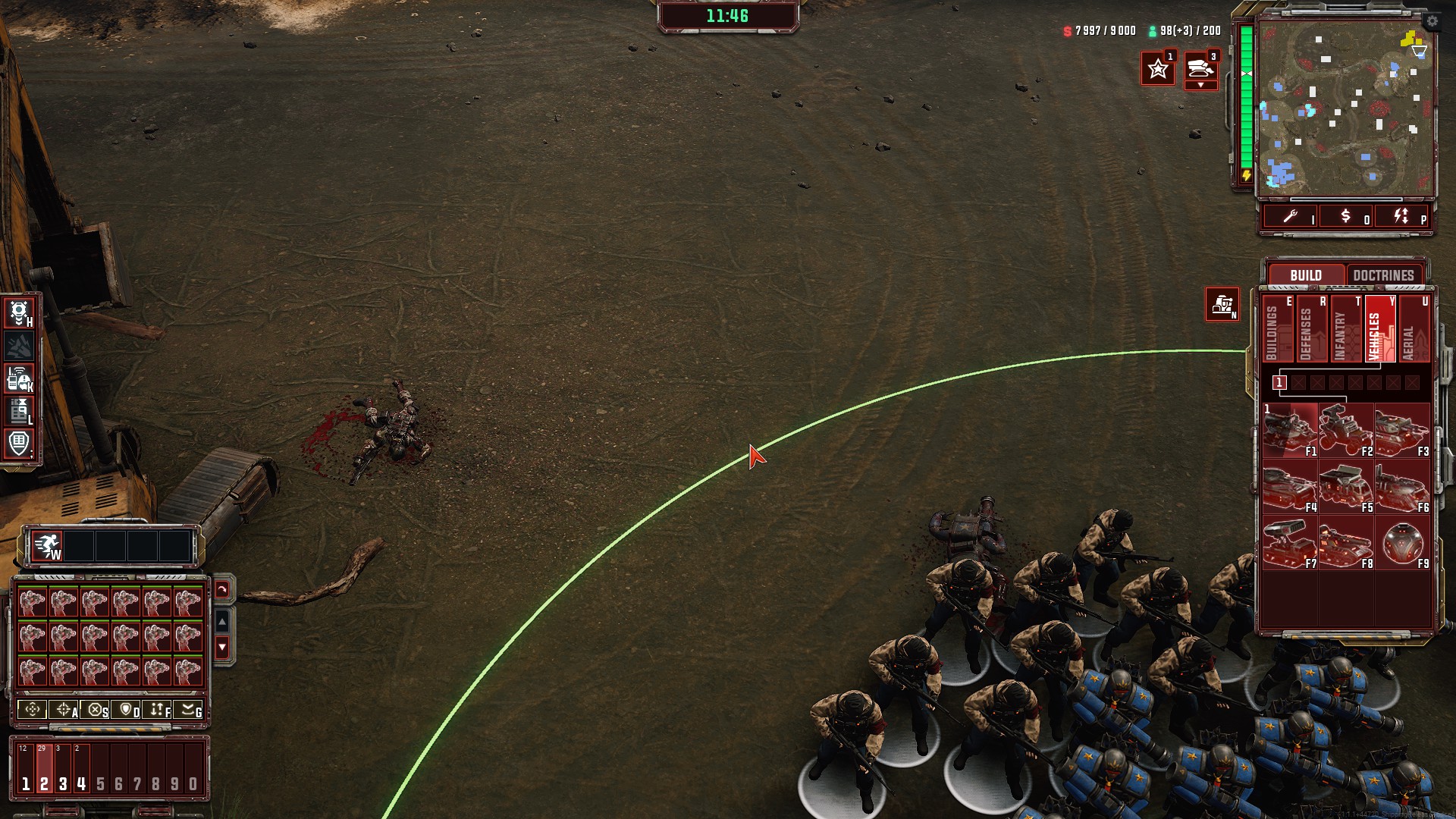
Task: Click the minimap to move the camera
Action: (1346, 108)
